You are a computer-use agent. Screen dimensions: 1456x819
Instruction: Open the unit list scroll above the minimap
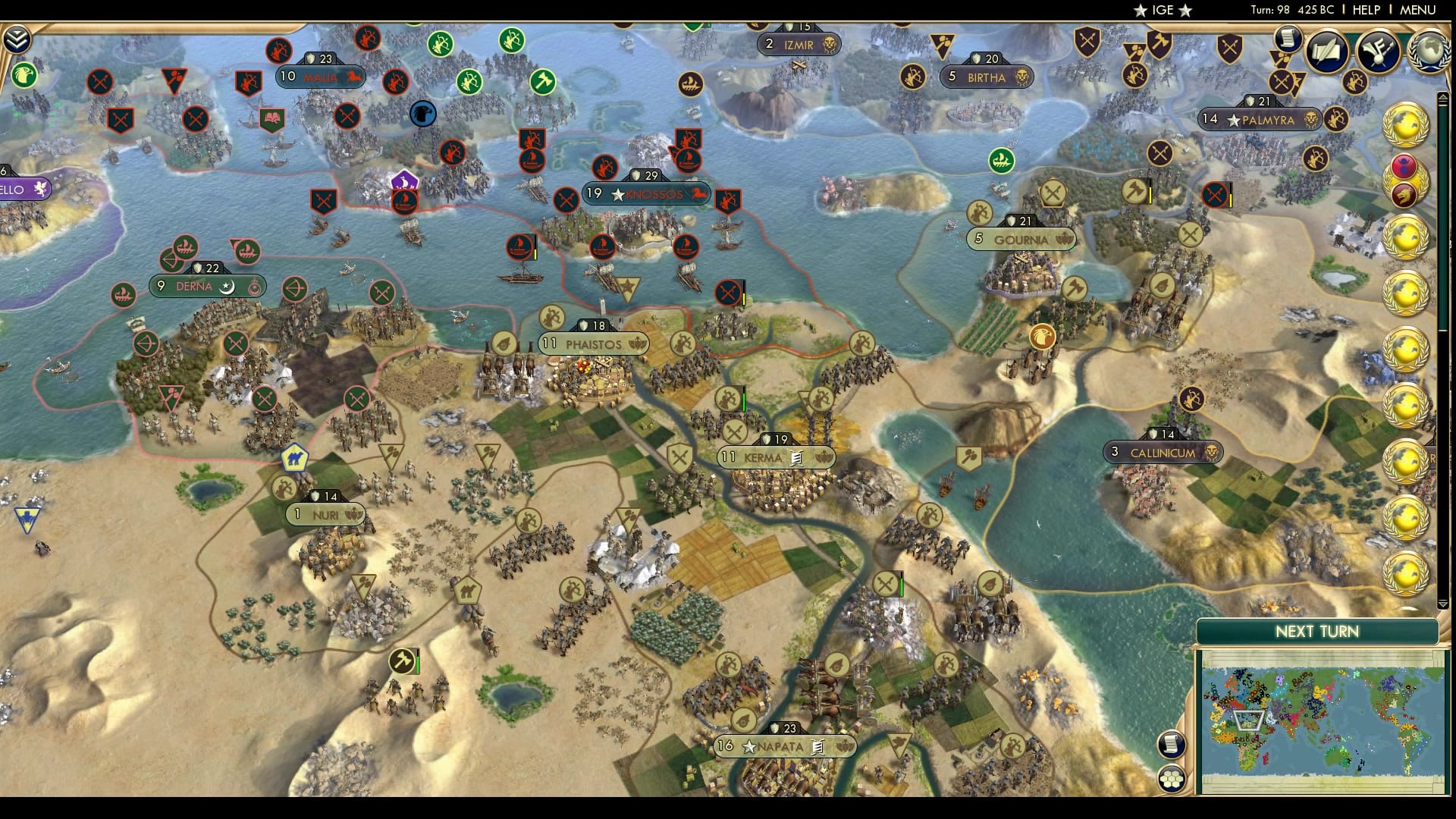tap(1172, 744)
